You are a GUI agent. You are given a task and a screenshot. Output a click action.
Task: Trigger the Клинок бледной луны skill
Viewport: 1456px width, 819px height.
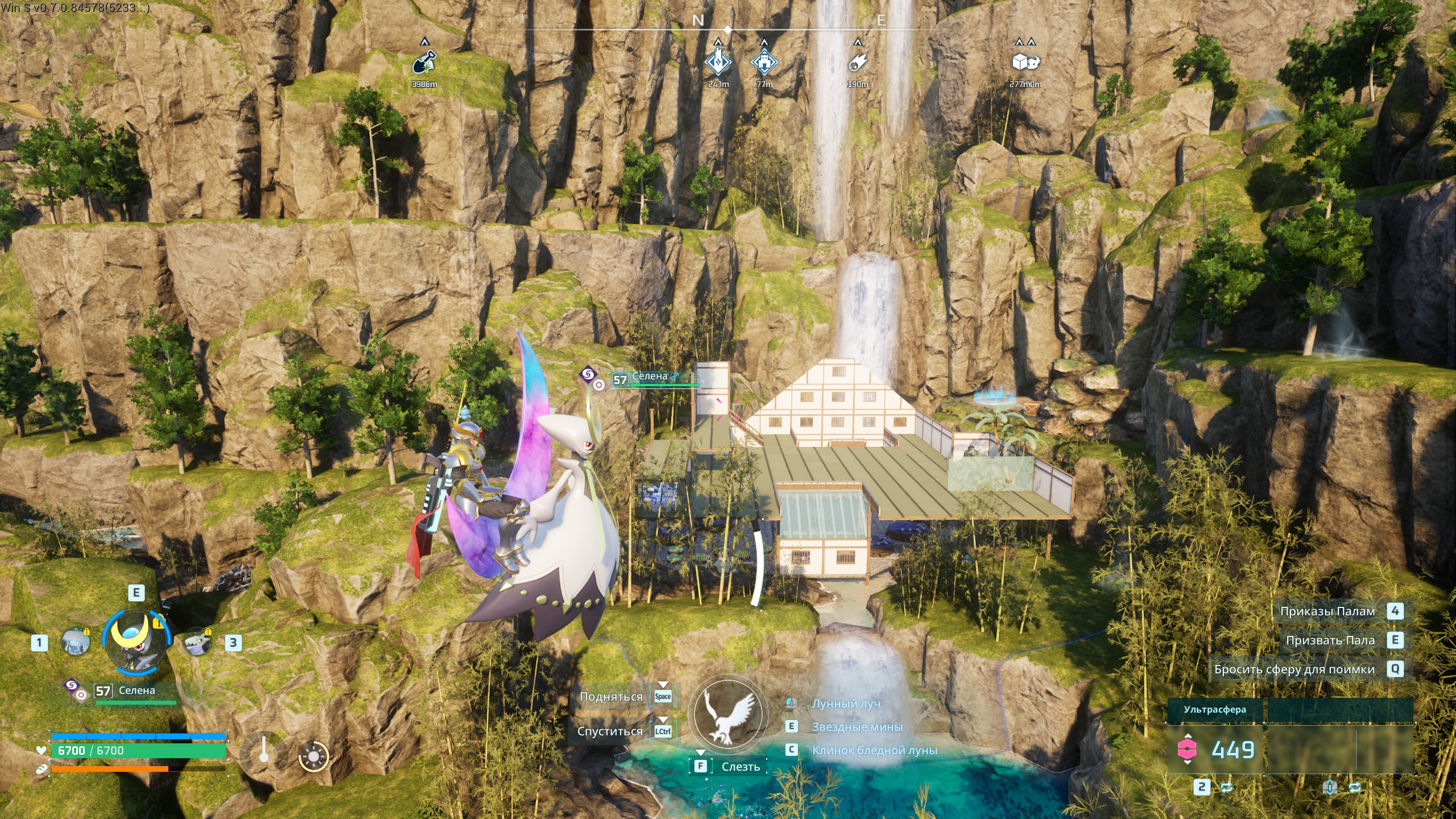tap(874, 750)
